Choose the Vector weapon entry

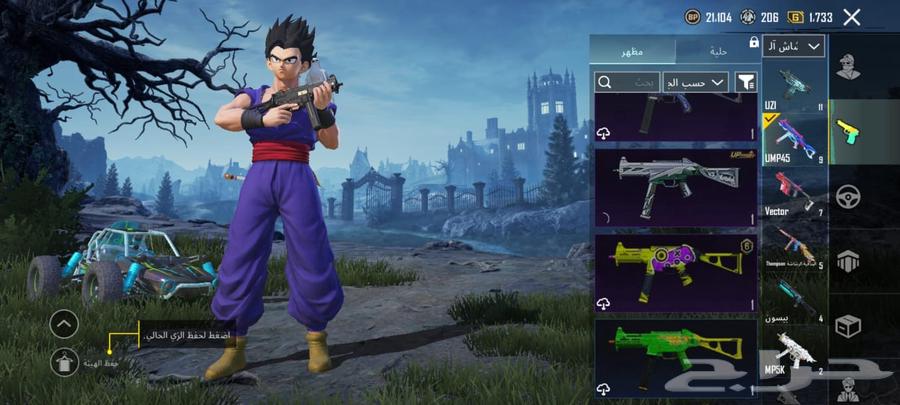(795, 194)
